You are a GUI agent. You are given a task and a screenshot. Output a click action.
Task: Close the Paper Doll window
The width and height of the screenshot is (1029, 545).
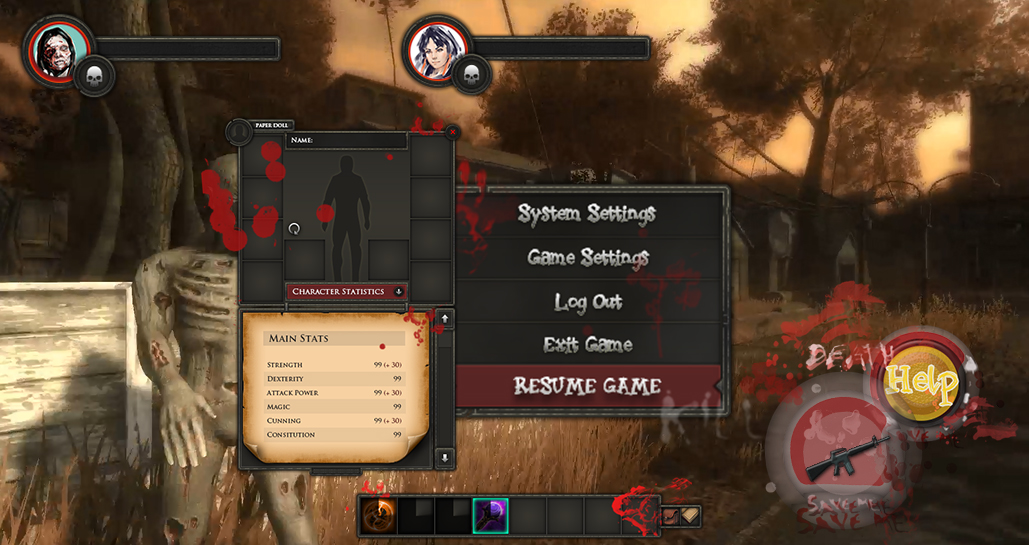(x=452, y=131)
